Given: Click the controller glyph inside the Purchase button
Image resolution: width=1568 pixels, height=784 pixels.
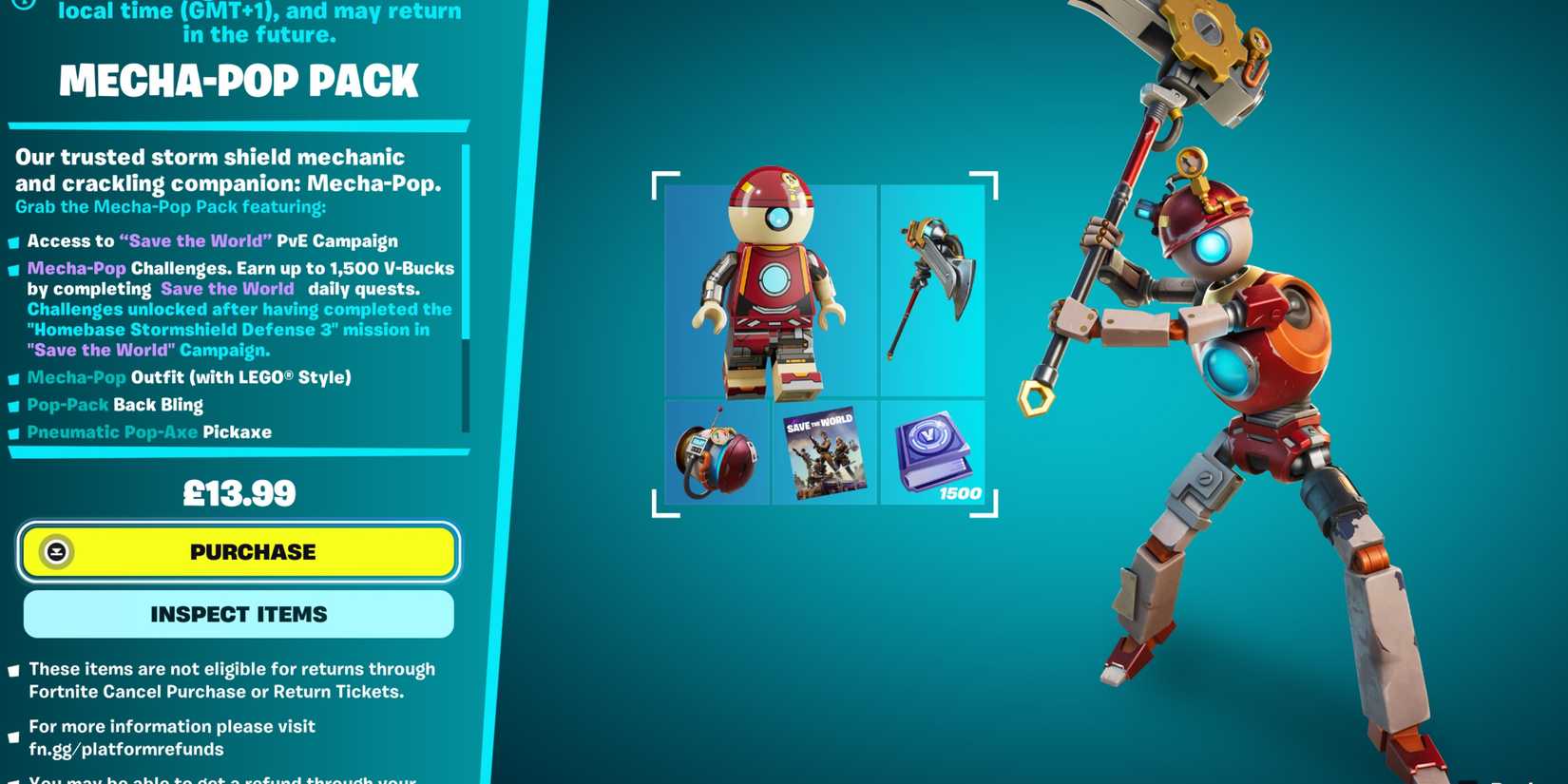Looking at the screenshot, I should tap(56, 551).
